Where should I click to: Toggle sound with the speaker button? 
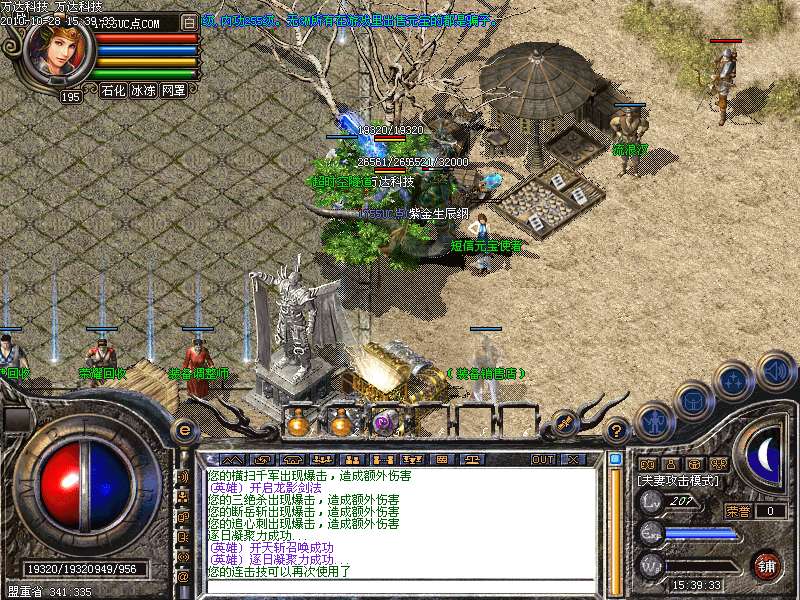pos(775,370)
